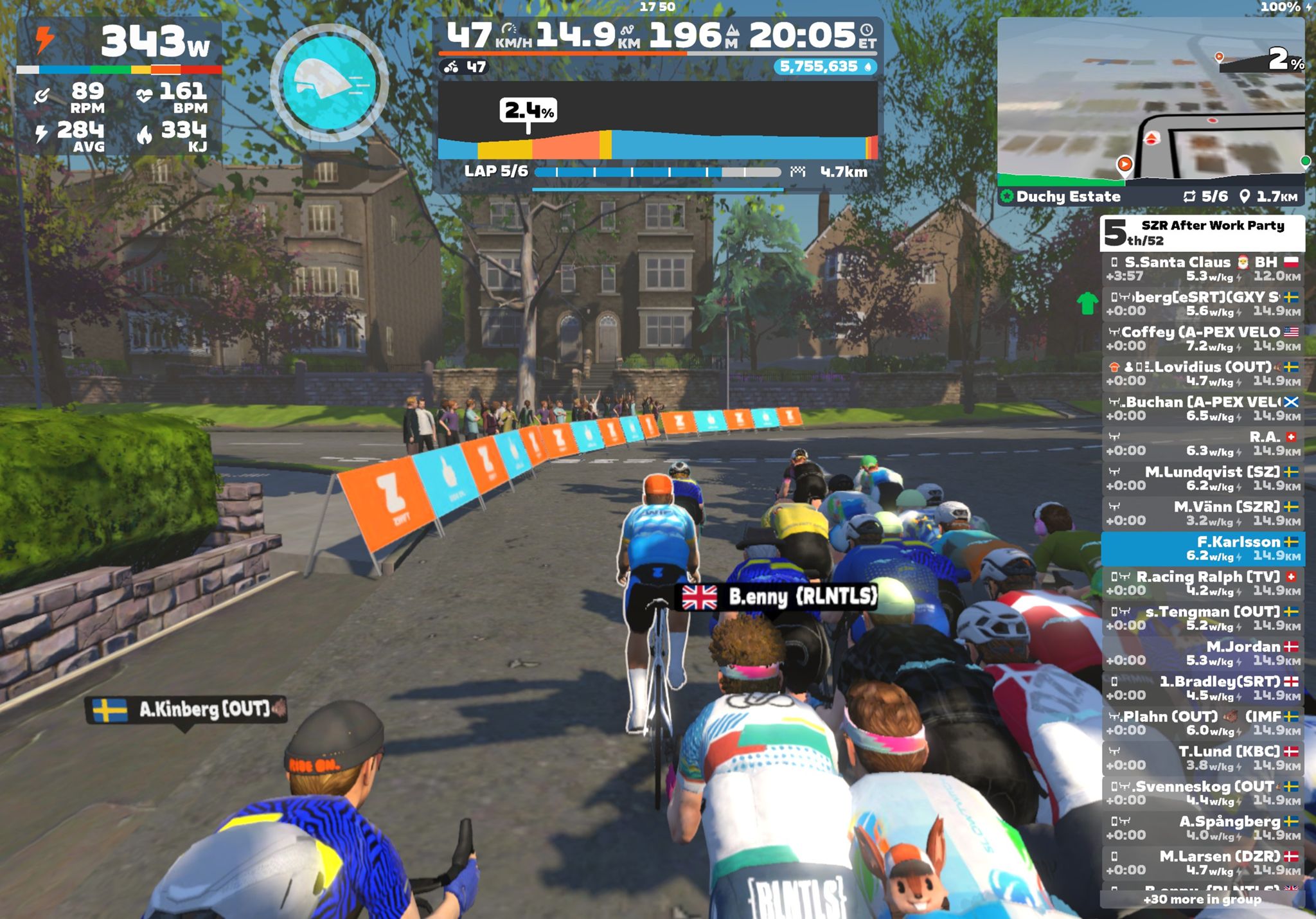Choose s.Tengman (OUT) from rider list

tap(1202, 618)
